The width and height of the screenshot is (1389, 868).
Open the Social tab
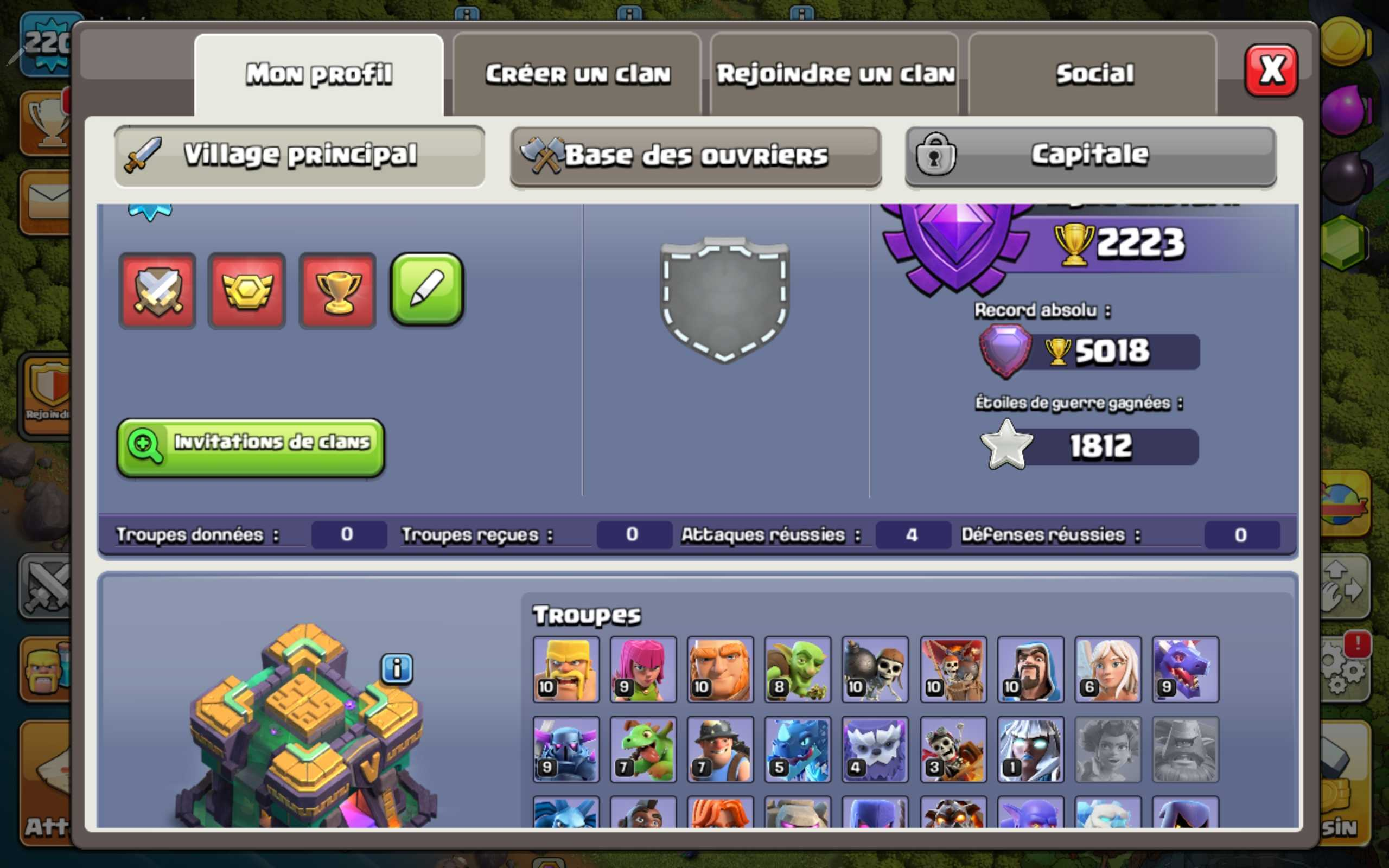[1093, 73]
